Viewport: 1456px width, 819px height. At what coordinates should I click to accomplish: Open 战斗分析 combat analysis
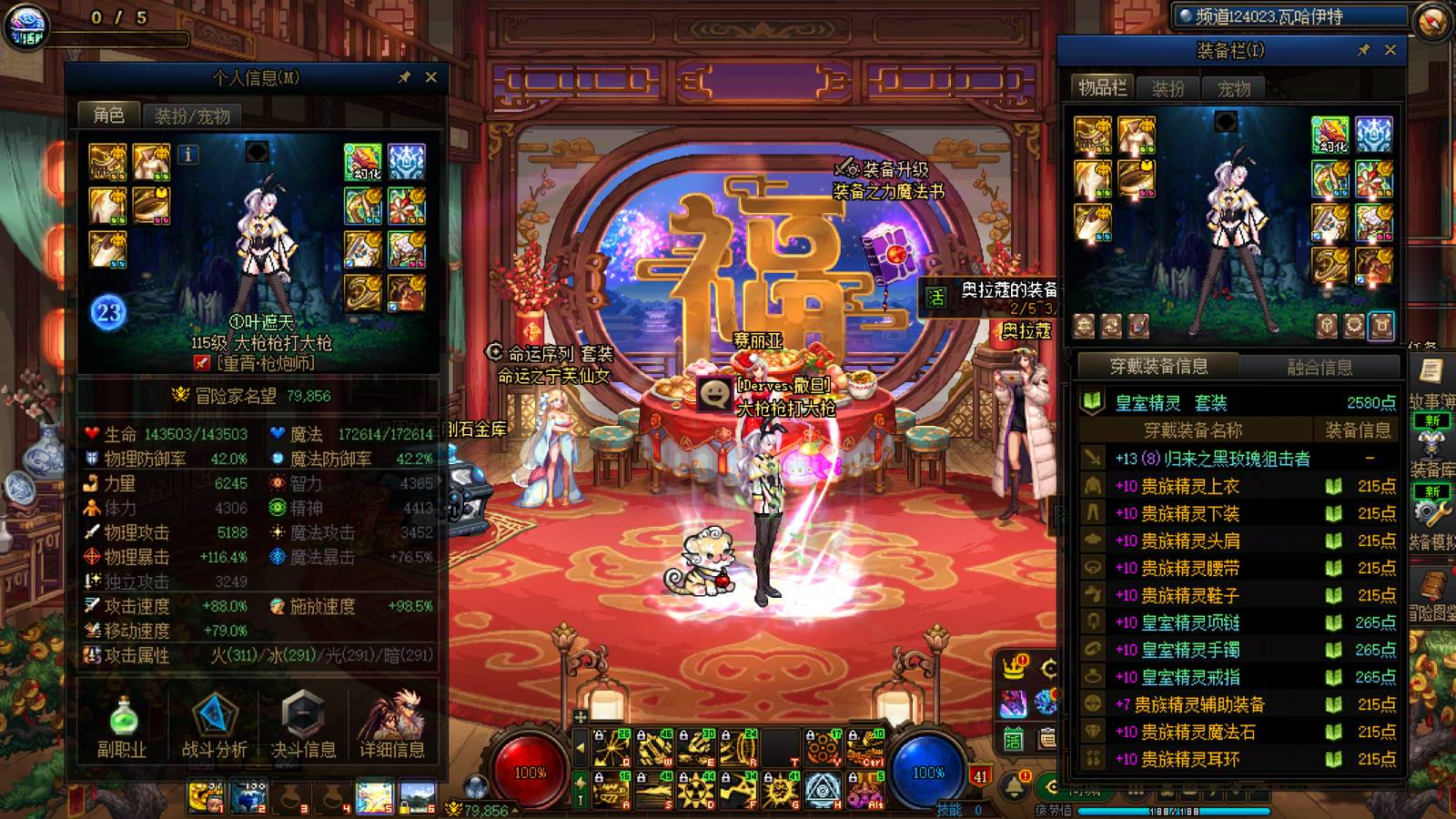coord(214,726)
